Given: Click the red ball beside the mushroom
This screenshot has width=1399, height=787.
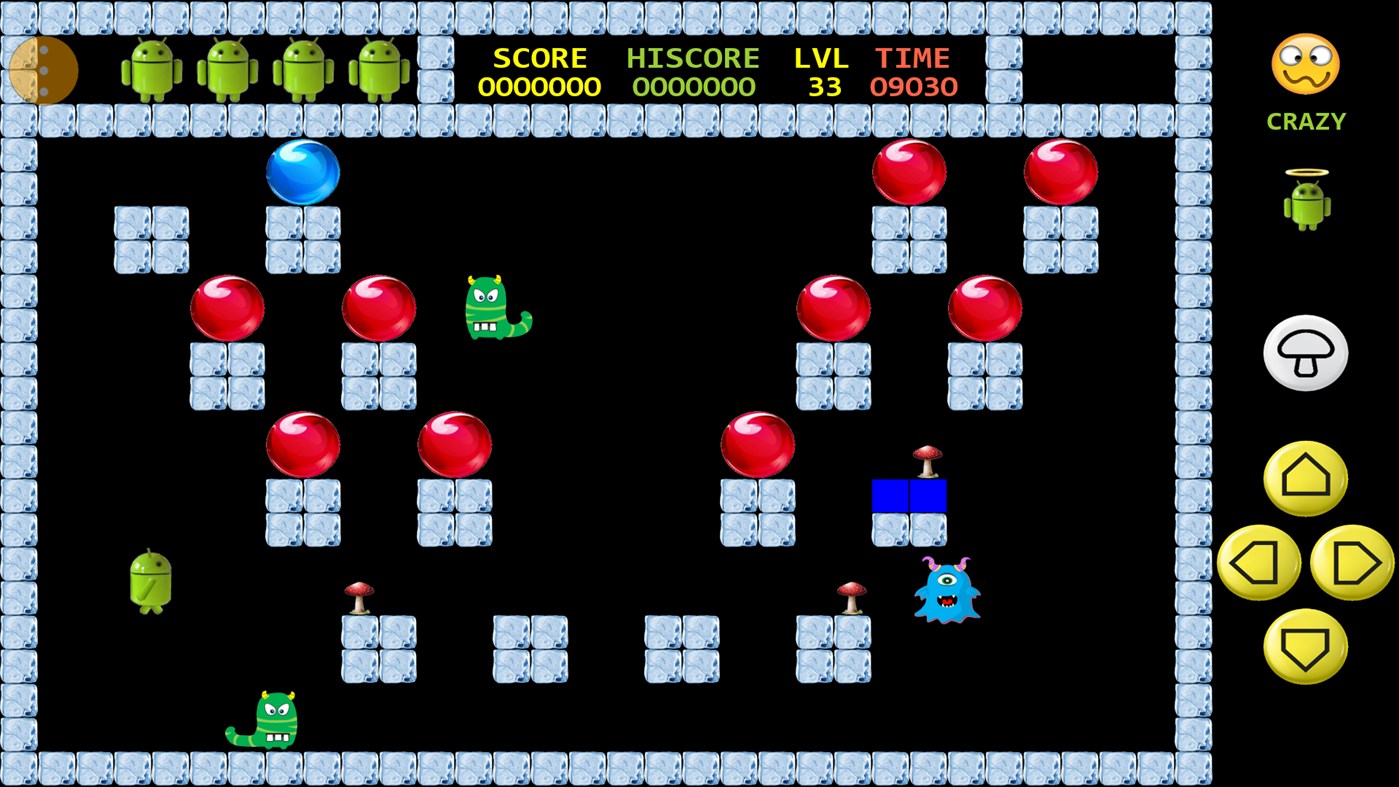Looking at the screenshot, I should pos(755,443).
